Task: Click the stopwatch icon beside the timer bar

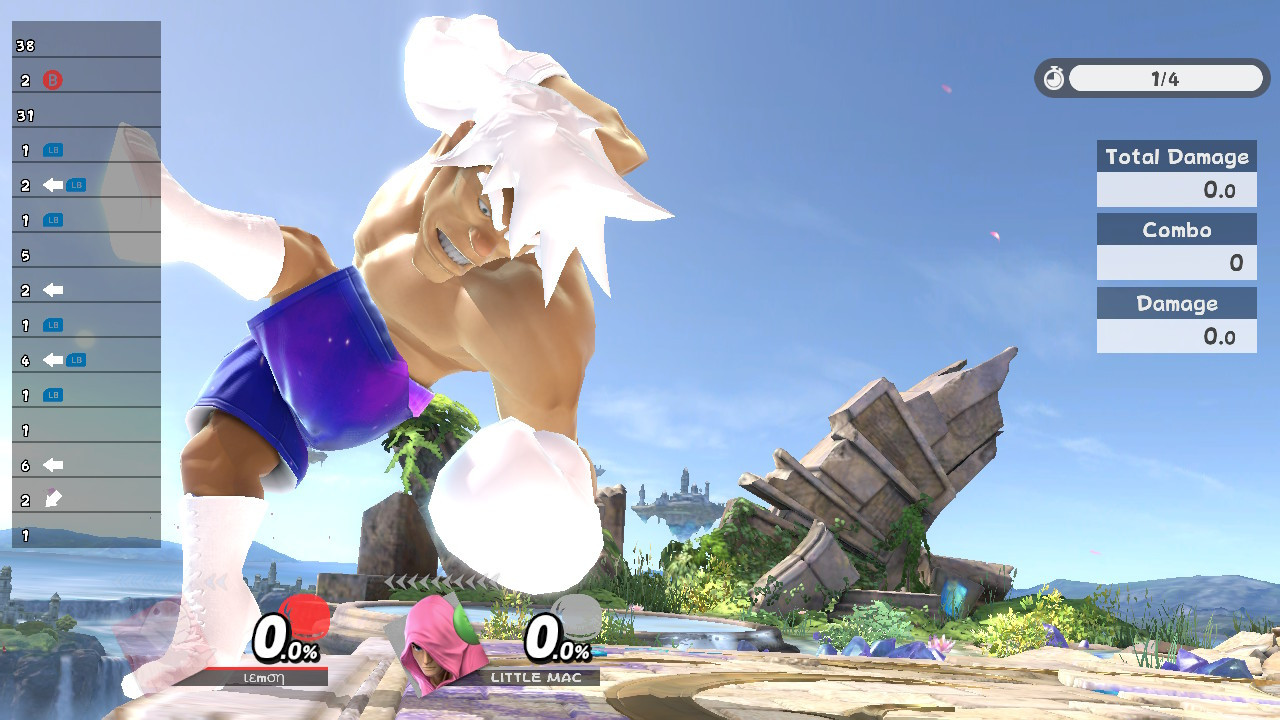Action: pos(1053,78)
